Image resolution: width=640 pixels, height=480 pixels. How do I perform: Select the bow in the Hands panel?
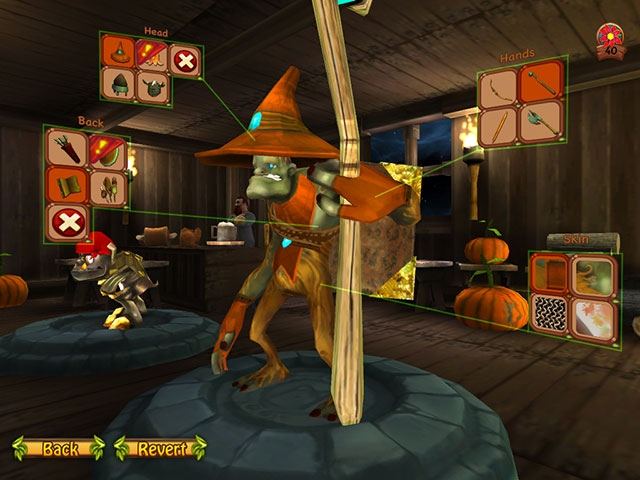pyautogui.click(x=498, y=89)
